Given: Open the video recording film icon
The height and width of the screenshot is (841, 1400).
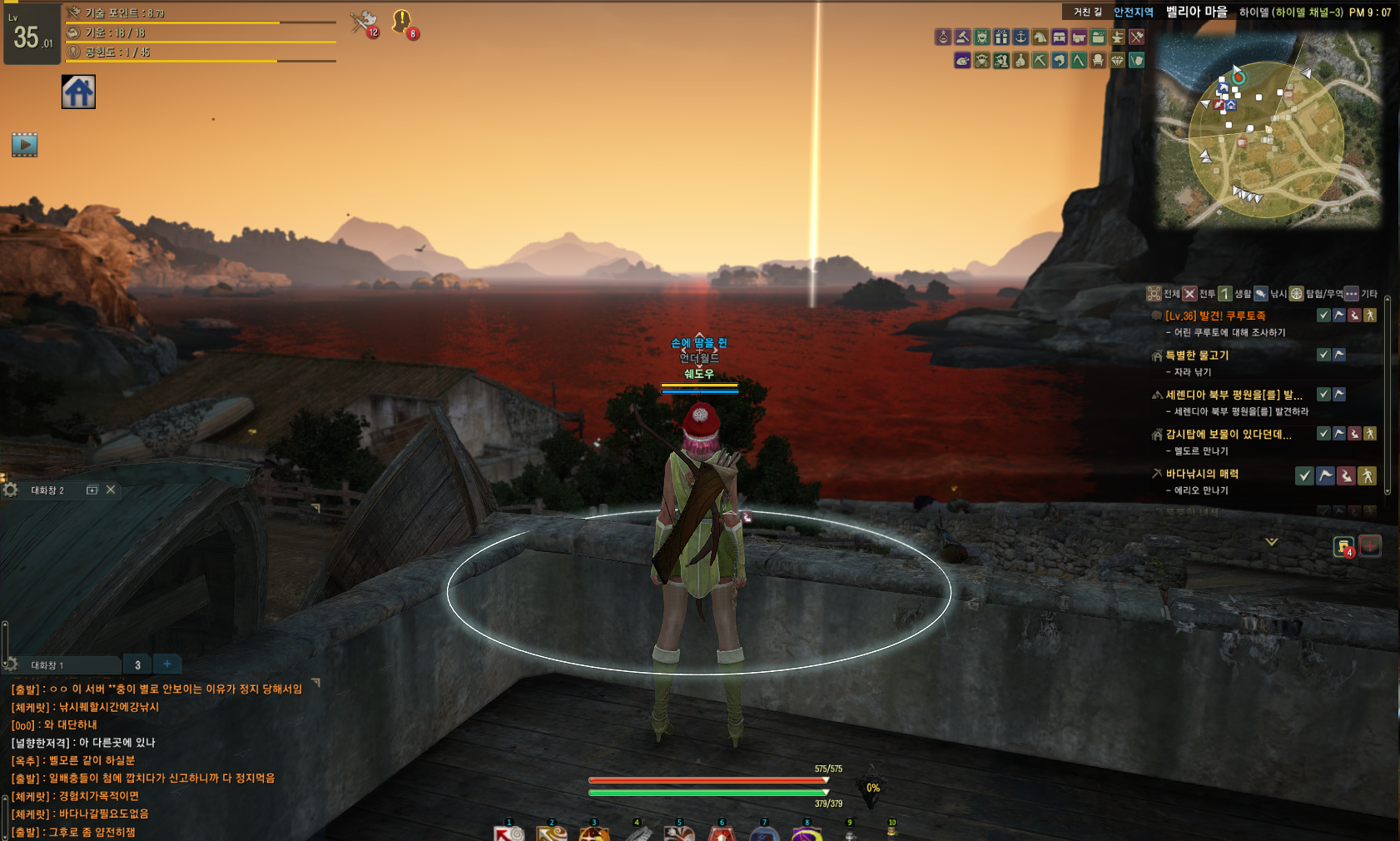Looking at the screenshot, I should [25, 145].
